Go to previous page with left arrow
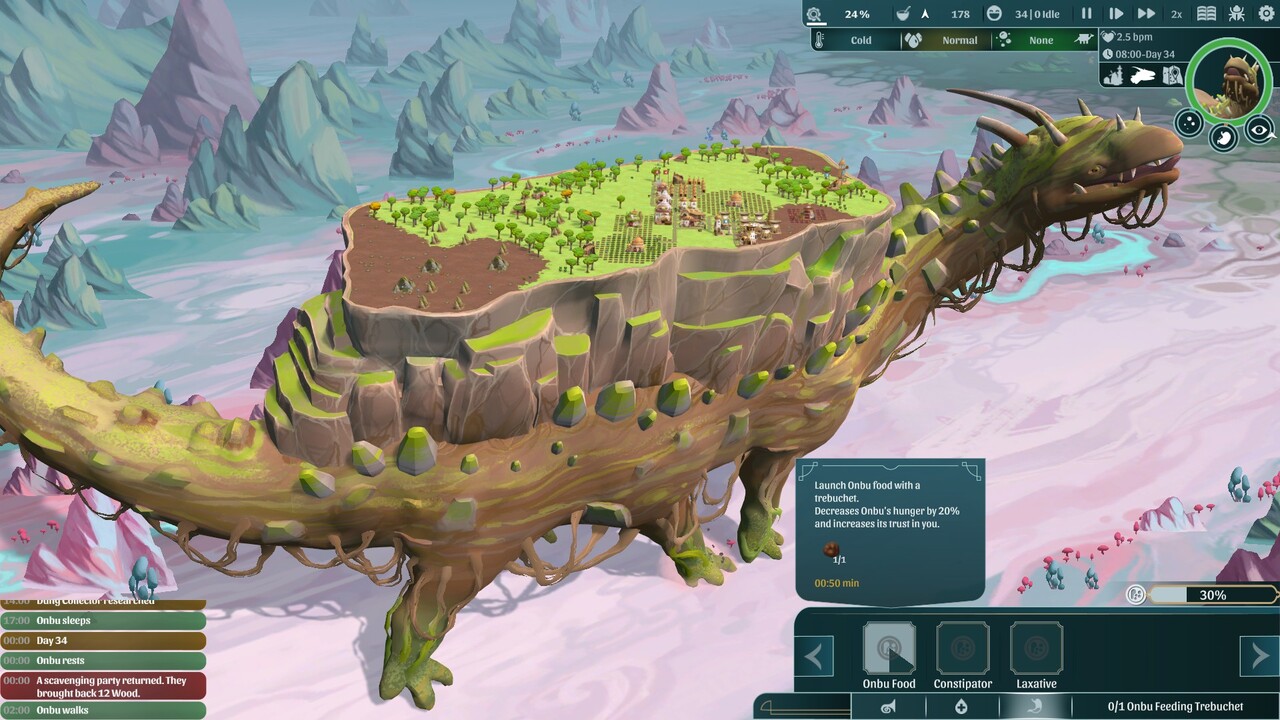Screen dimensions: 1280x720 point(814,657)
